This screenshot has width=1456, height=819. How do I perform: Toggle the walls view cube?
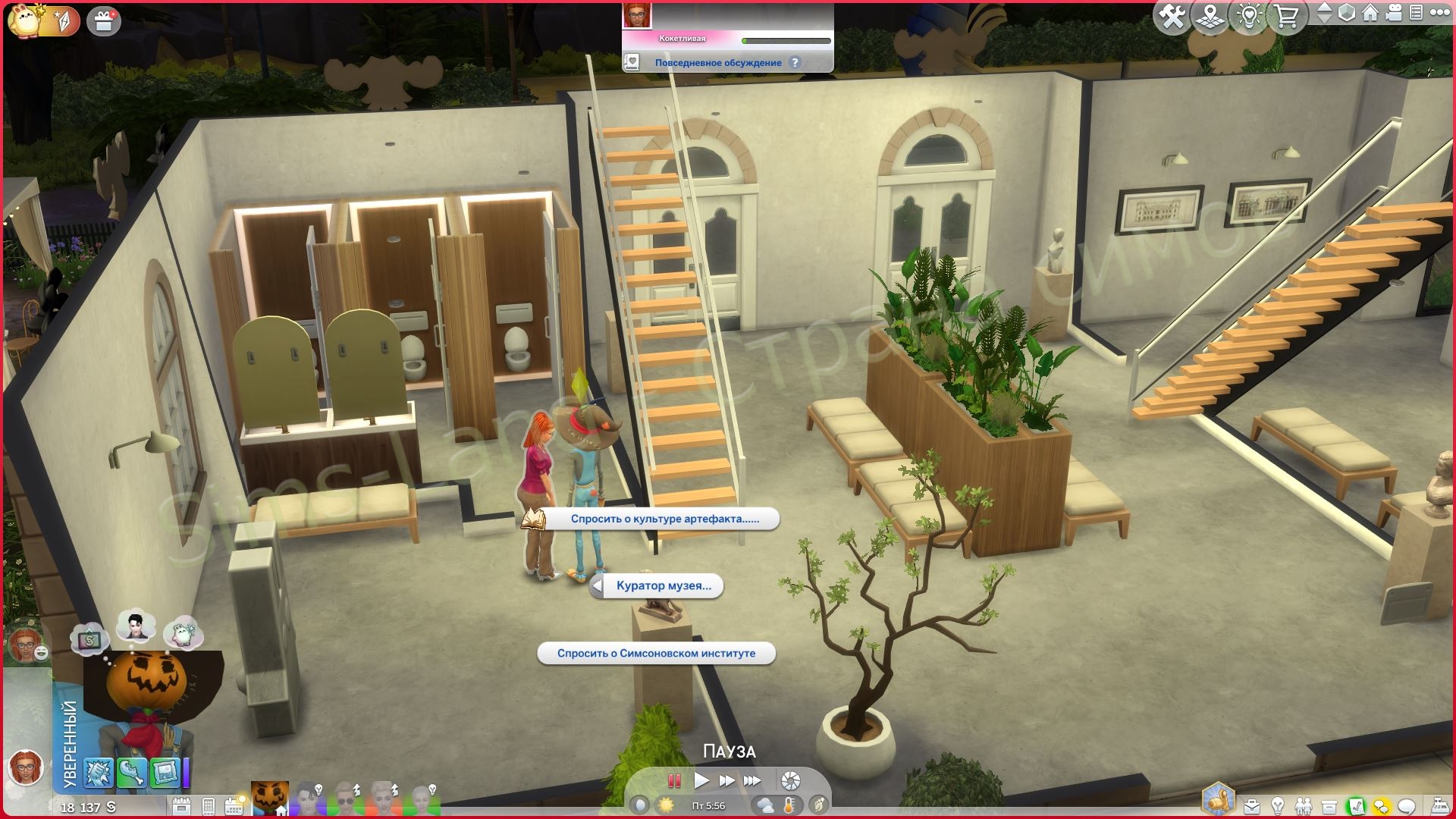click(1347, 13)
